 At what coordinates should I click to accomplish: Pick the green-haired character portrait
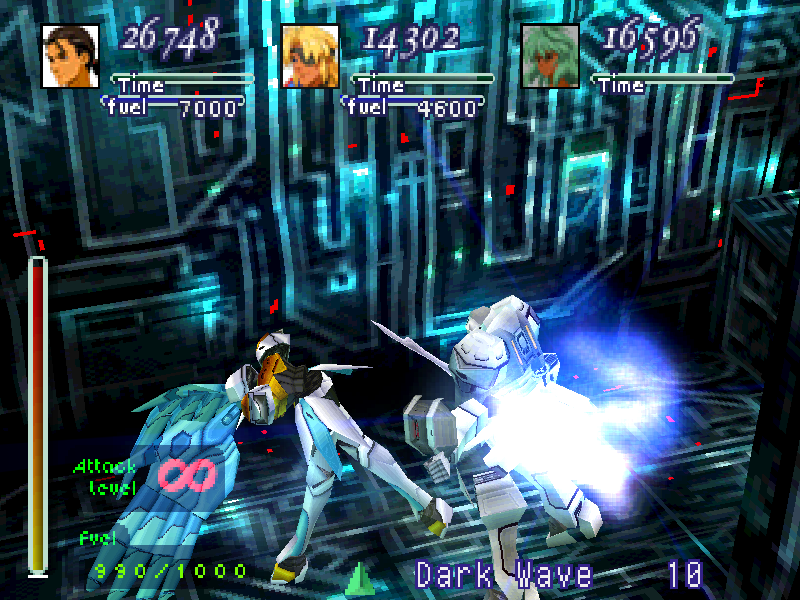pyautogui.click(x=550, y=55)
